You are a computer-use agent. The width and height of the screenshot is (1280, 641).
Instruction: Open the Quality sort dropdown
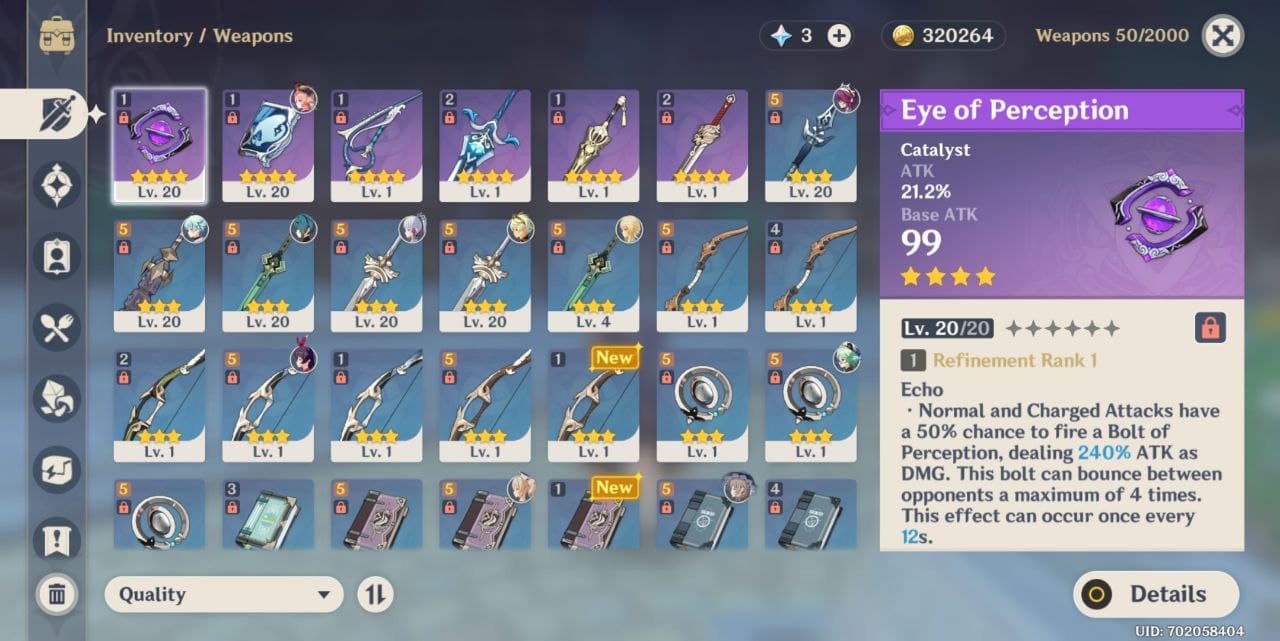pos(224,594)
